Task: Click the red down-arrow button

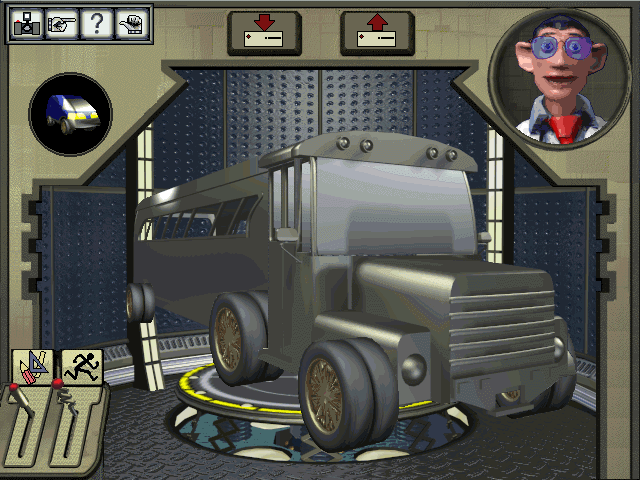Action: pyautogui.click(x=264, y=32)
